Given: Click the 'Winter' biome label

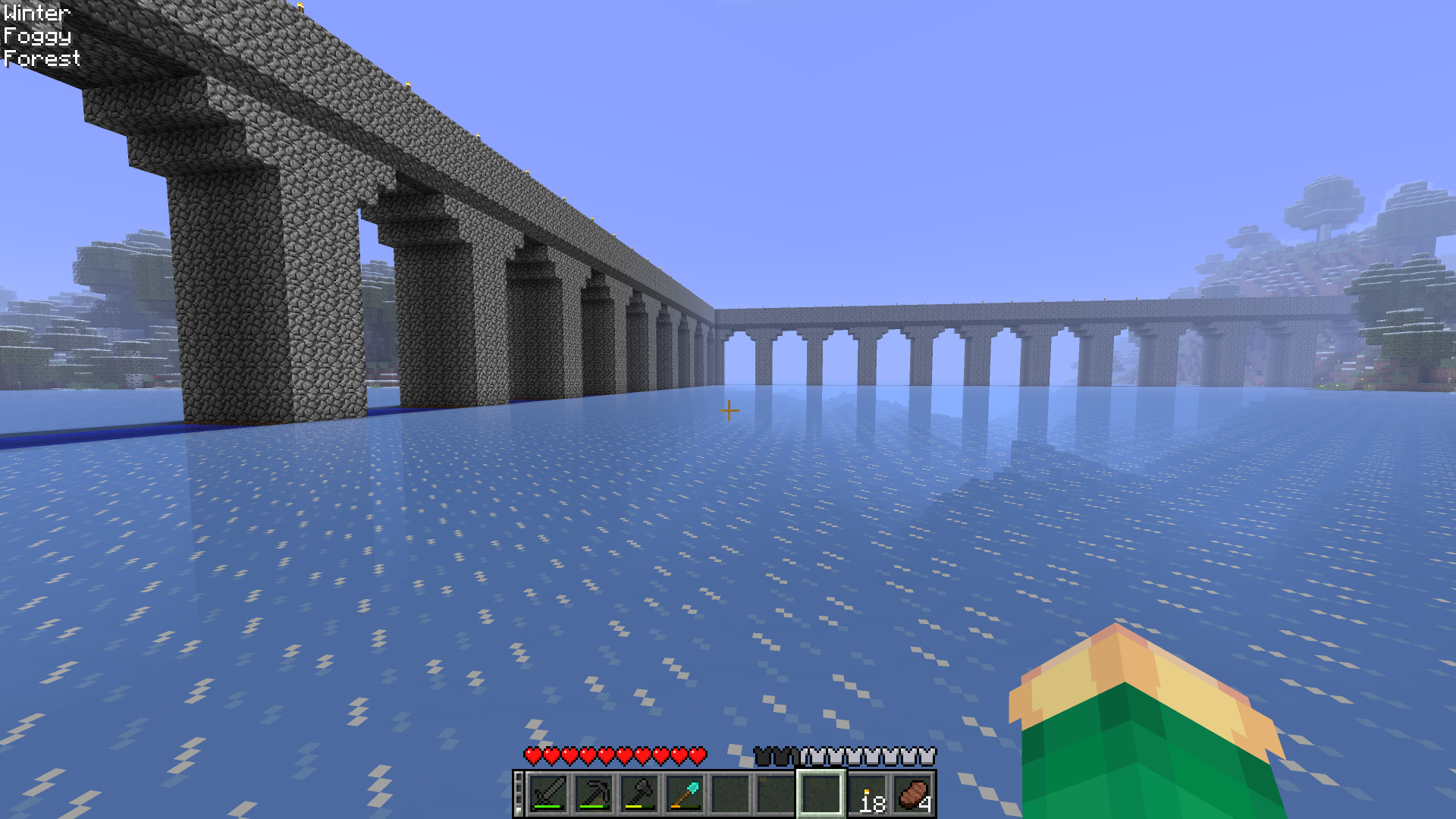Looking at the screenshot, I should pyautogui.click(x=36, y=12).
